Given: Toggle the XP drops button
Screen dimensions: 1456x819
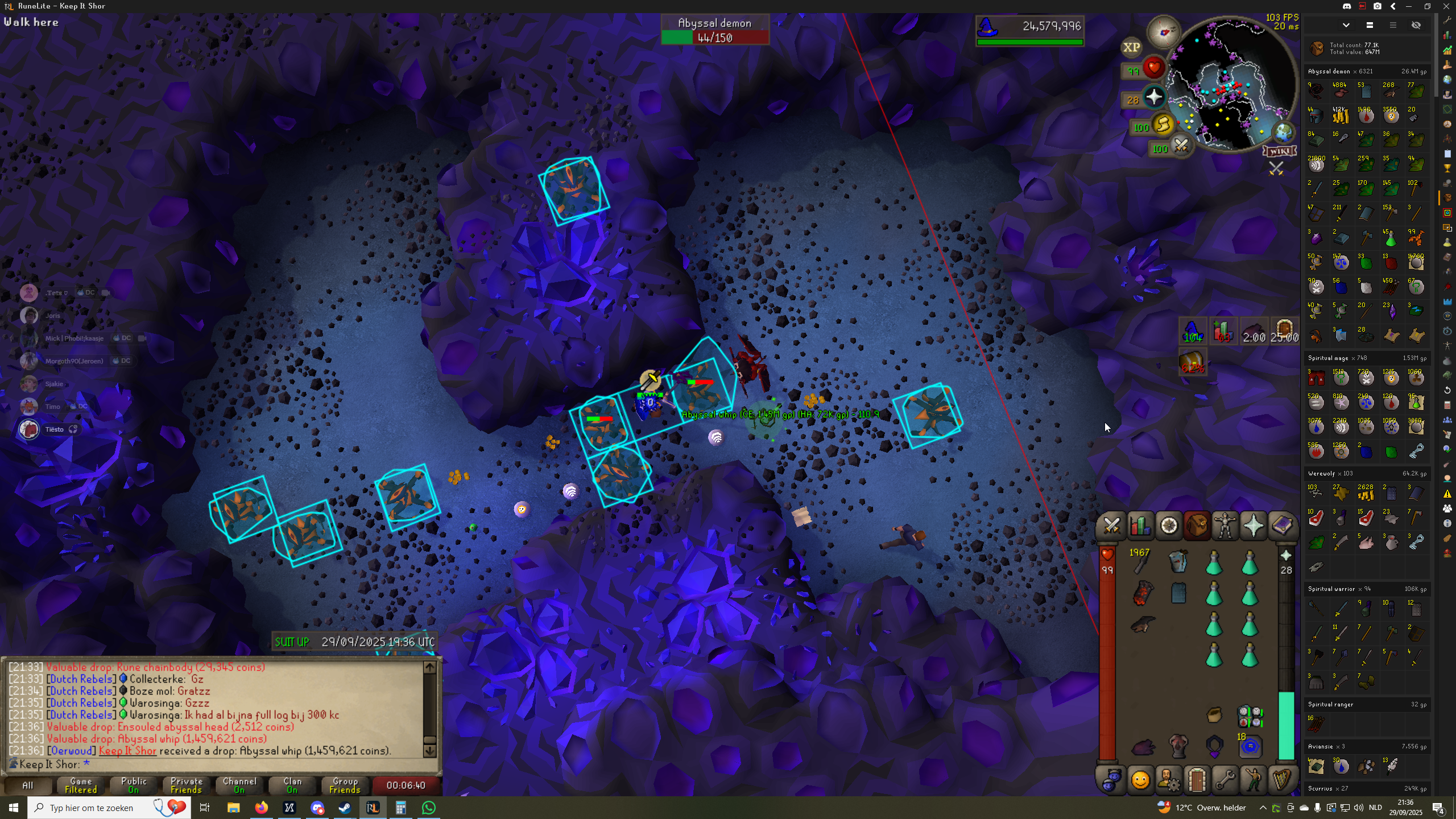Looking at the screenshot, I should [x=1131, y=48].
